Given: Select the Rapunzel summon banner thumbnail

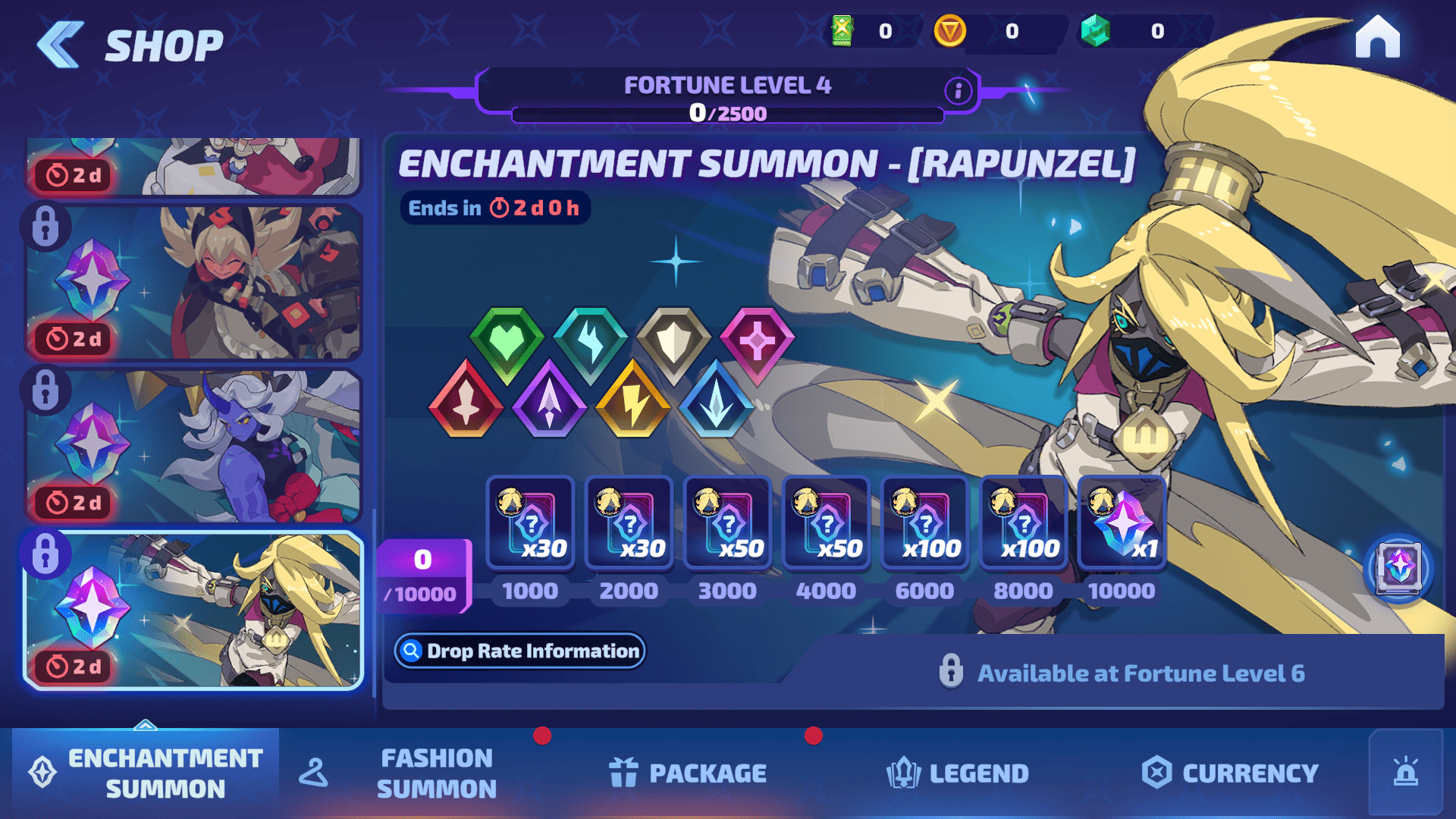Looking at the screenshot, I should [x=194, y=610].
